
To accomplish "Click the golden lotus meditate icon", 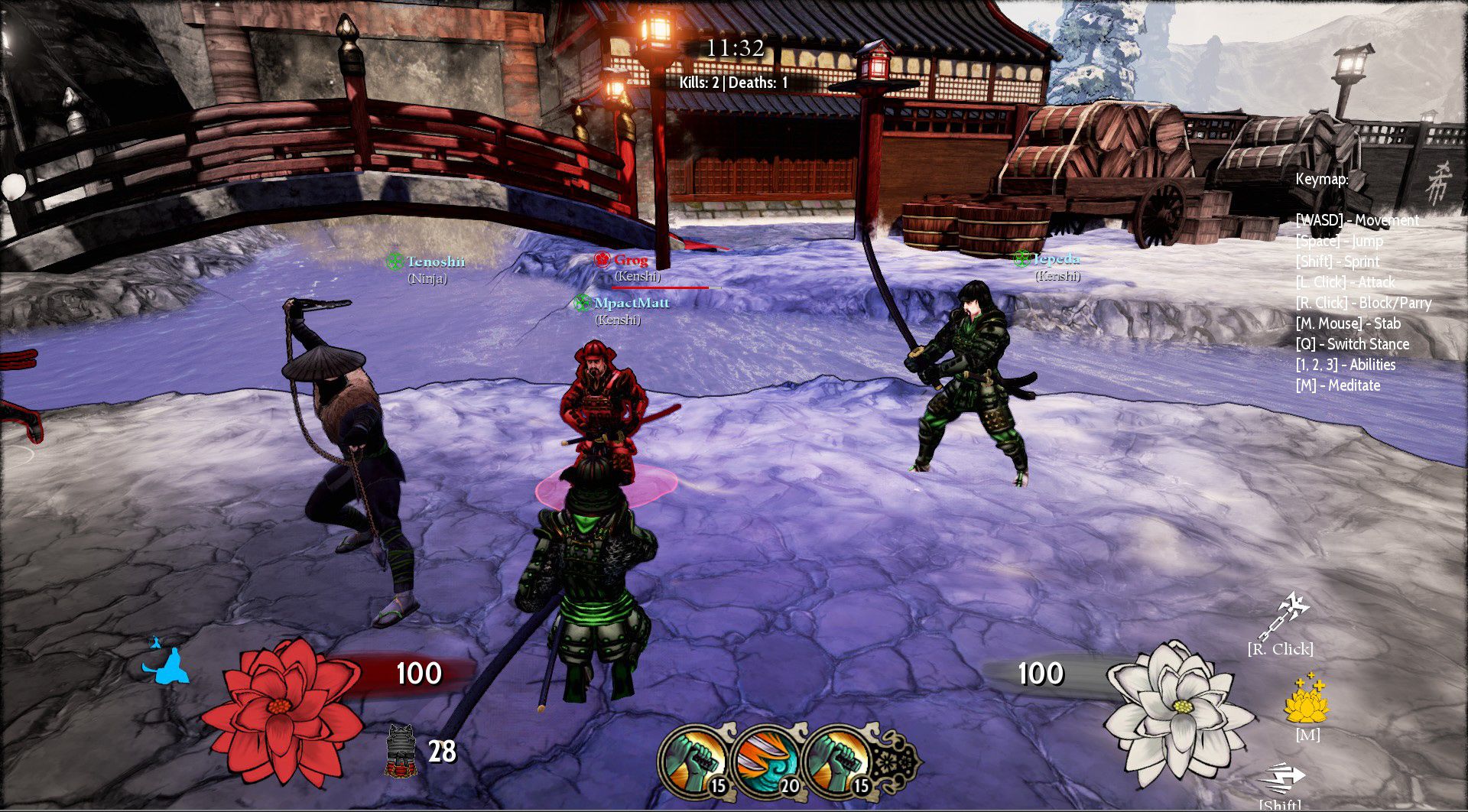I will coord(1307,700).
